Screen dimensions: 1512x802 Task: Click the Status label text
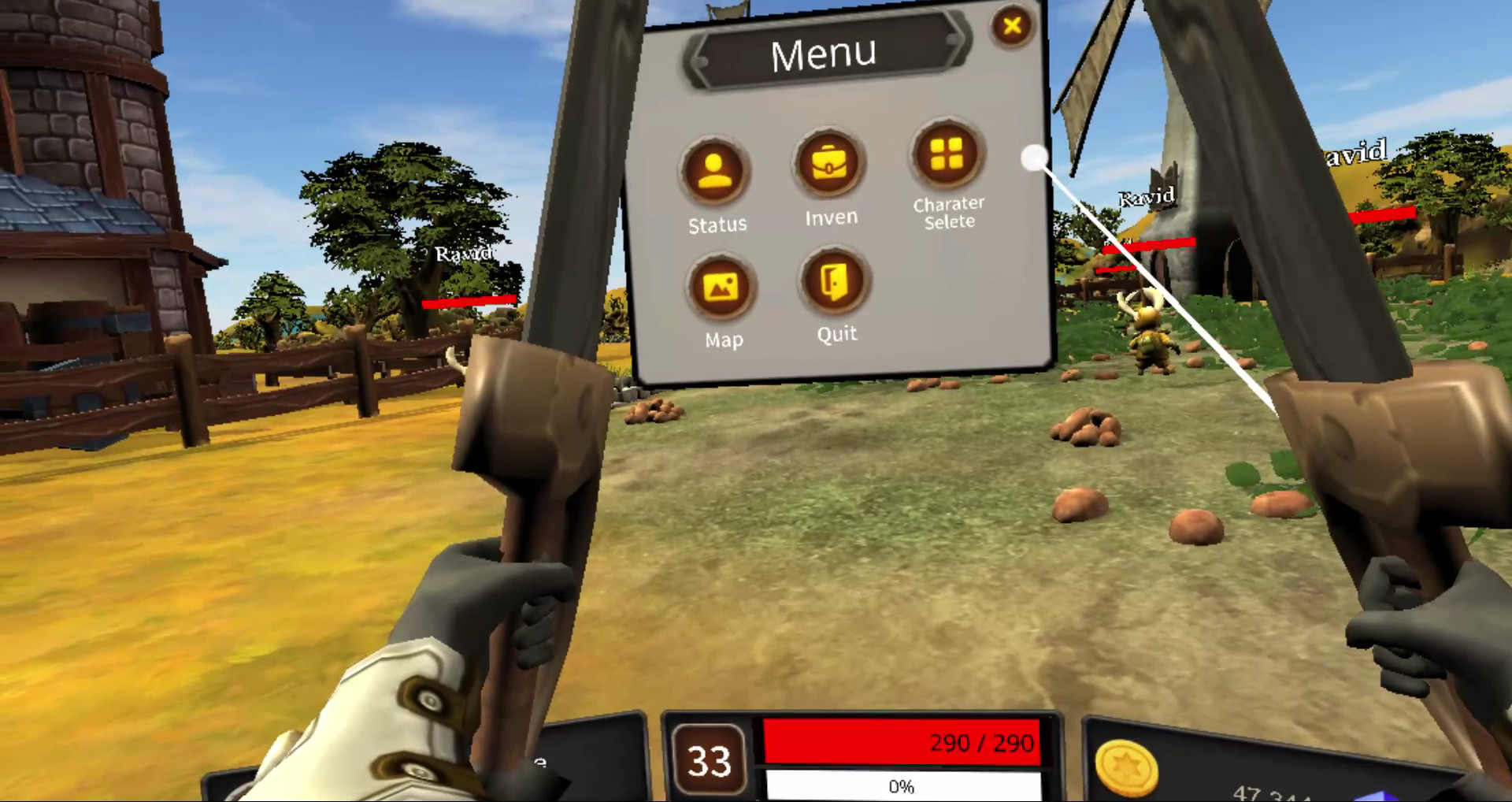coord(715,224)
